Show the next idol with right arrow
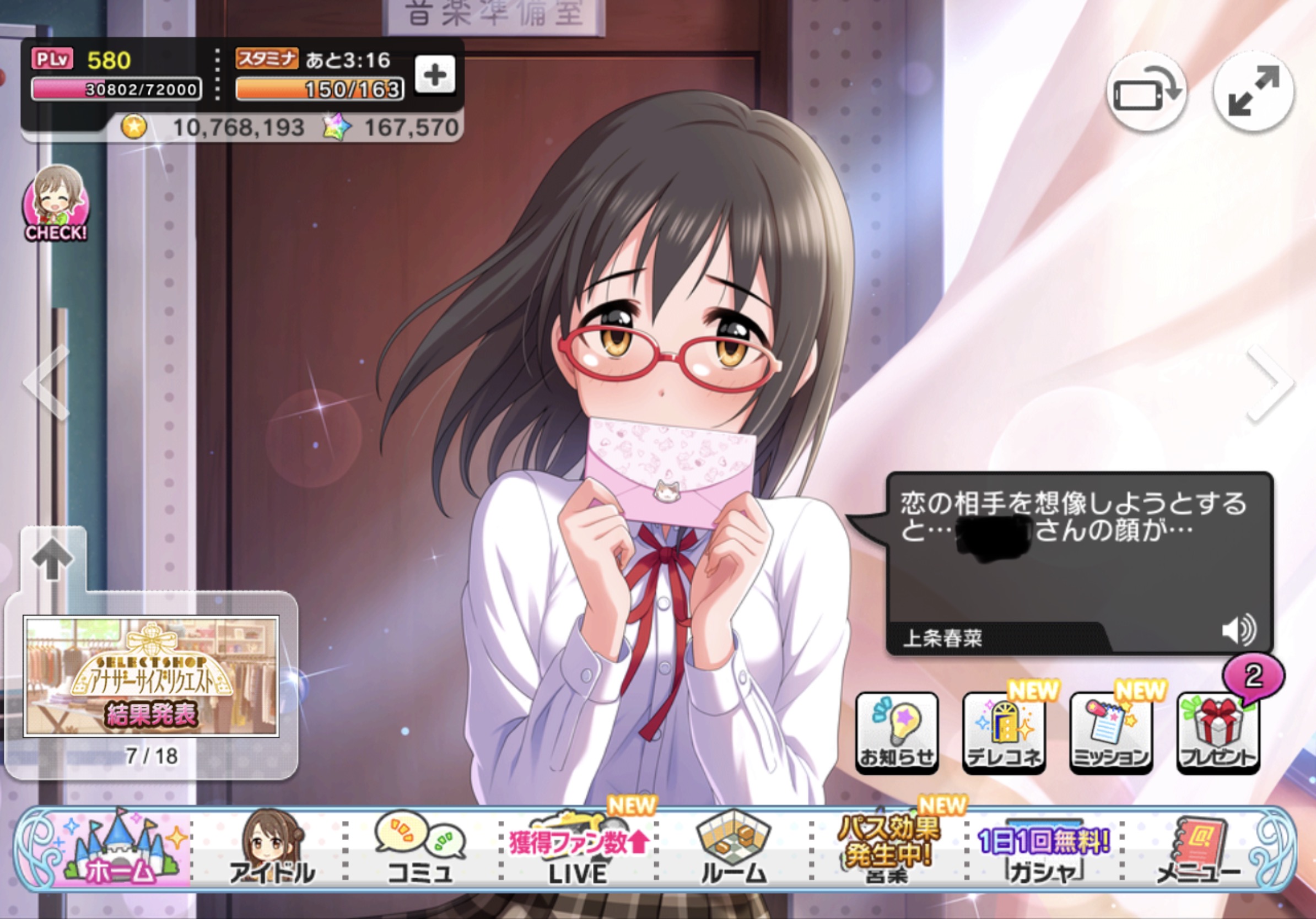The height and width of the screenshot is (919, 1316). coord(1271,382)
